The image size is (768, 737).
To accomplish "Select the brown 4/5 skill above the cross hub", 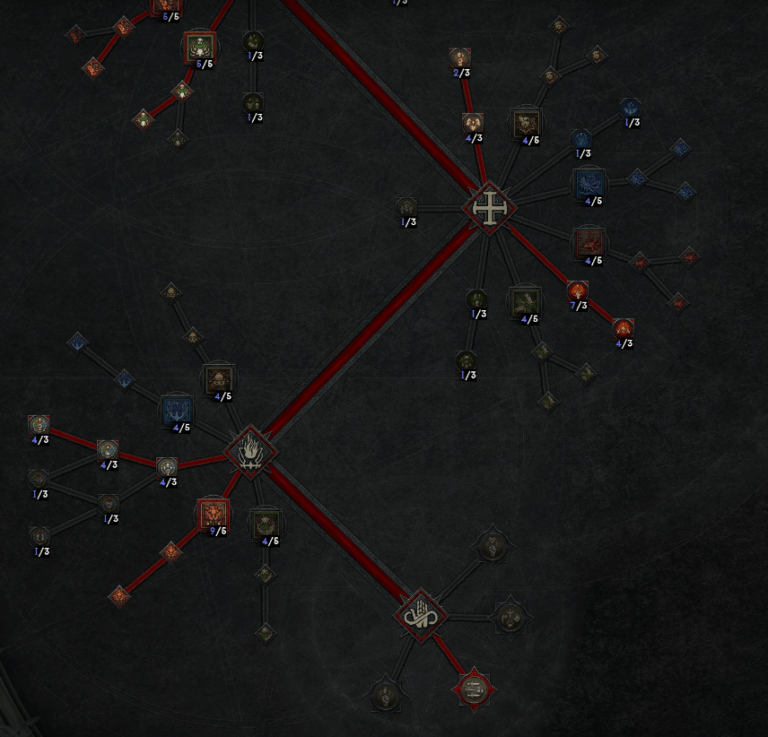I will 526,123.
